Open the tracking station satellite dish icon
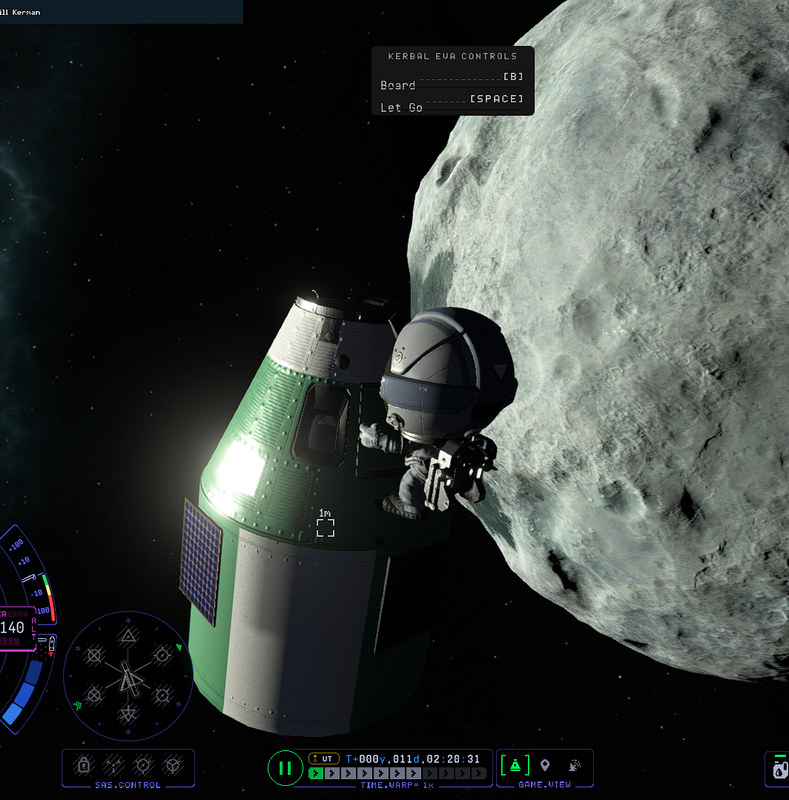The image size is (789, 800). pyautogui.click(x=575, y=766)
